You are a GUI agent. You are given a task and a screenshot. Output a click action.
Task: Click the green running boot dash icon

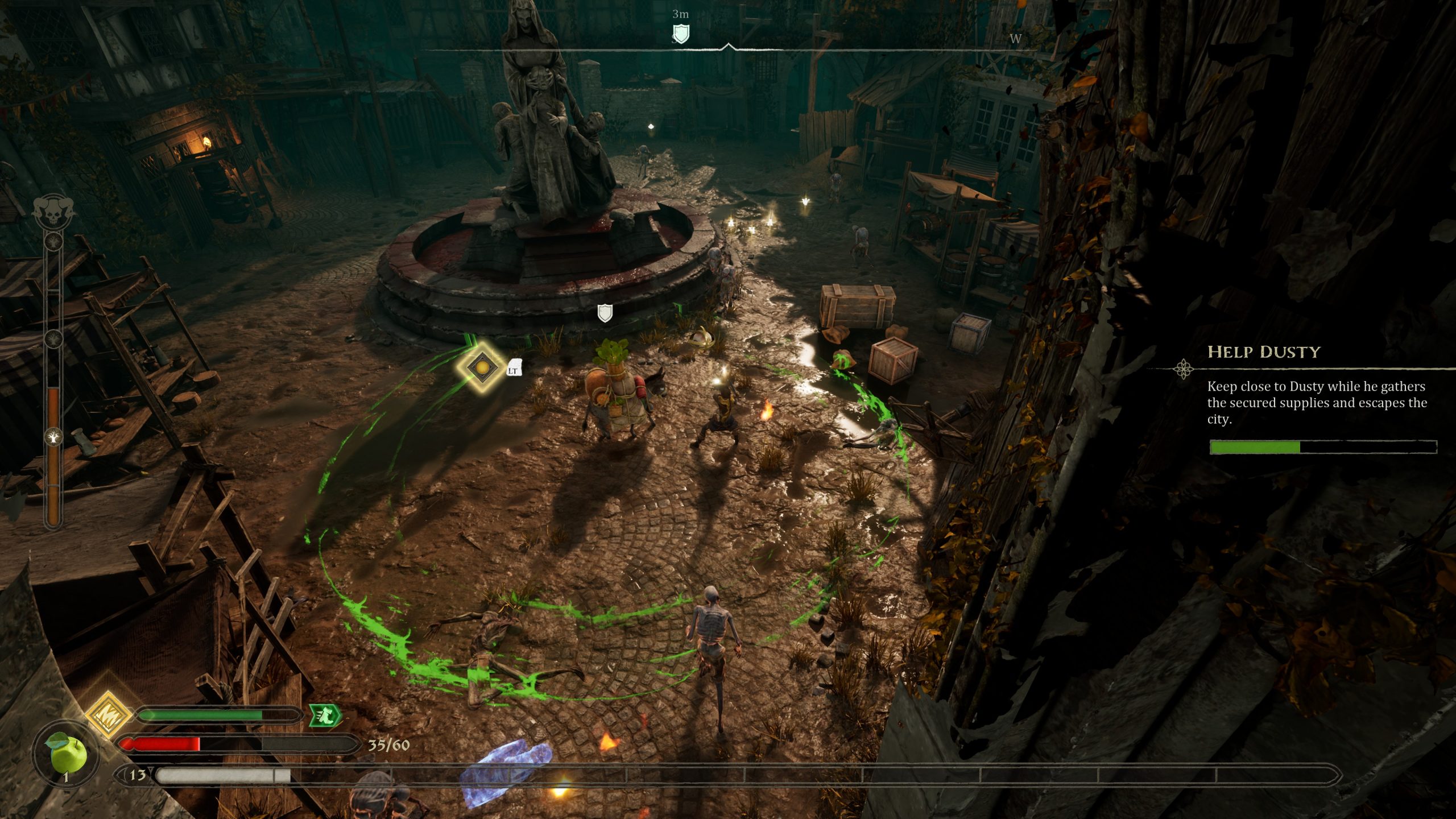325,715
